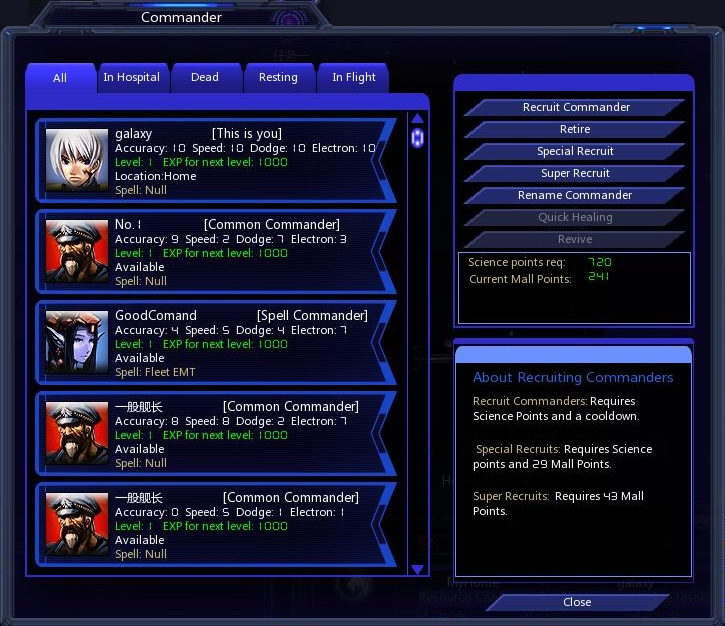Open the Dead commanders tab

pyautogui.click(x=205, y=78)
